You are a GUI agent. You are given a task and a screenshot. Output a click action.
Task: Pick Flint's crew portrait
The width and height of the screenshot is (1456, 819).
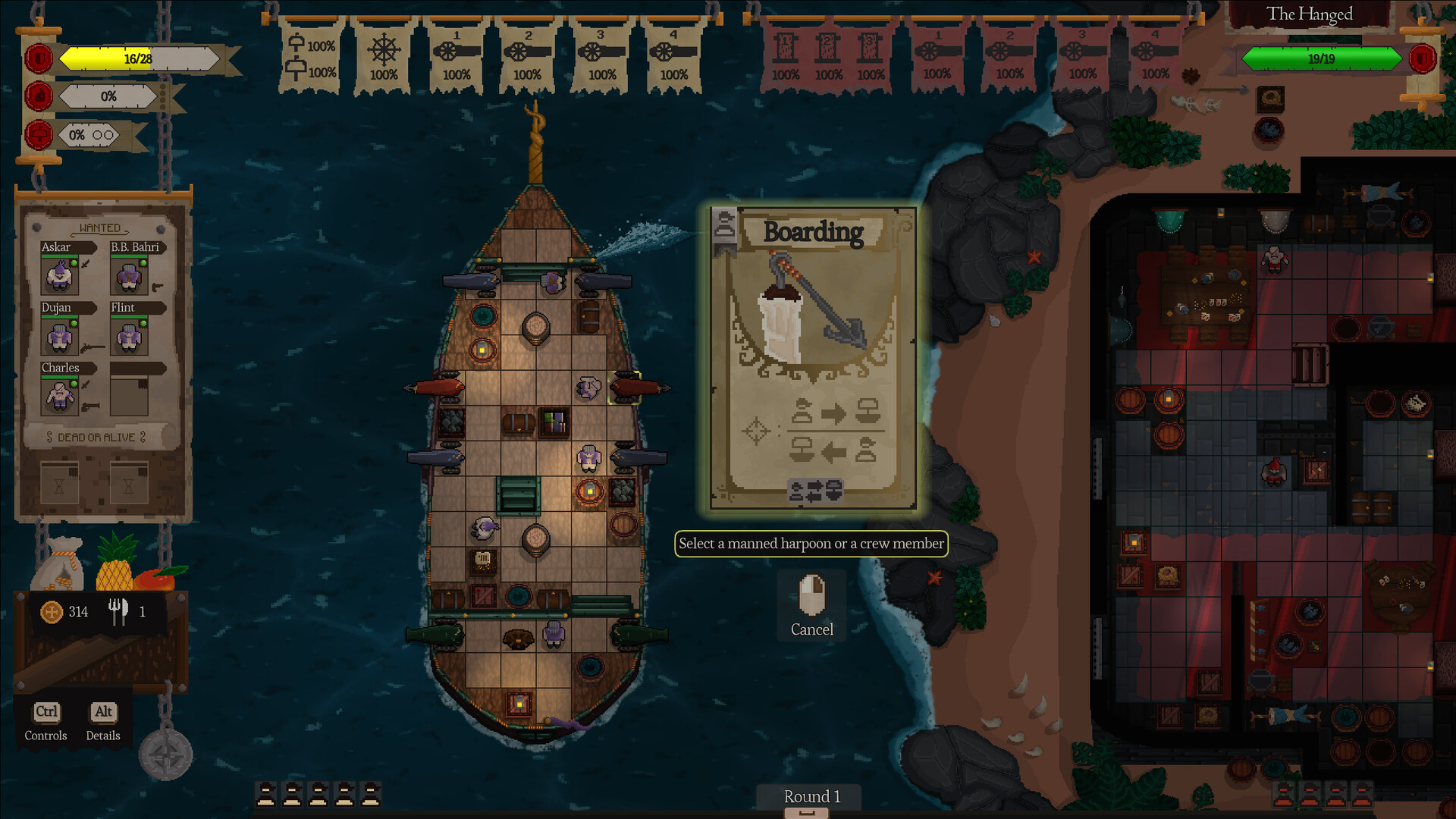click(x=129, y=336)
